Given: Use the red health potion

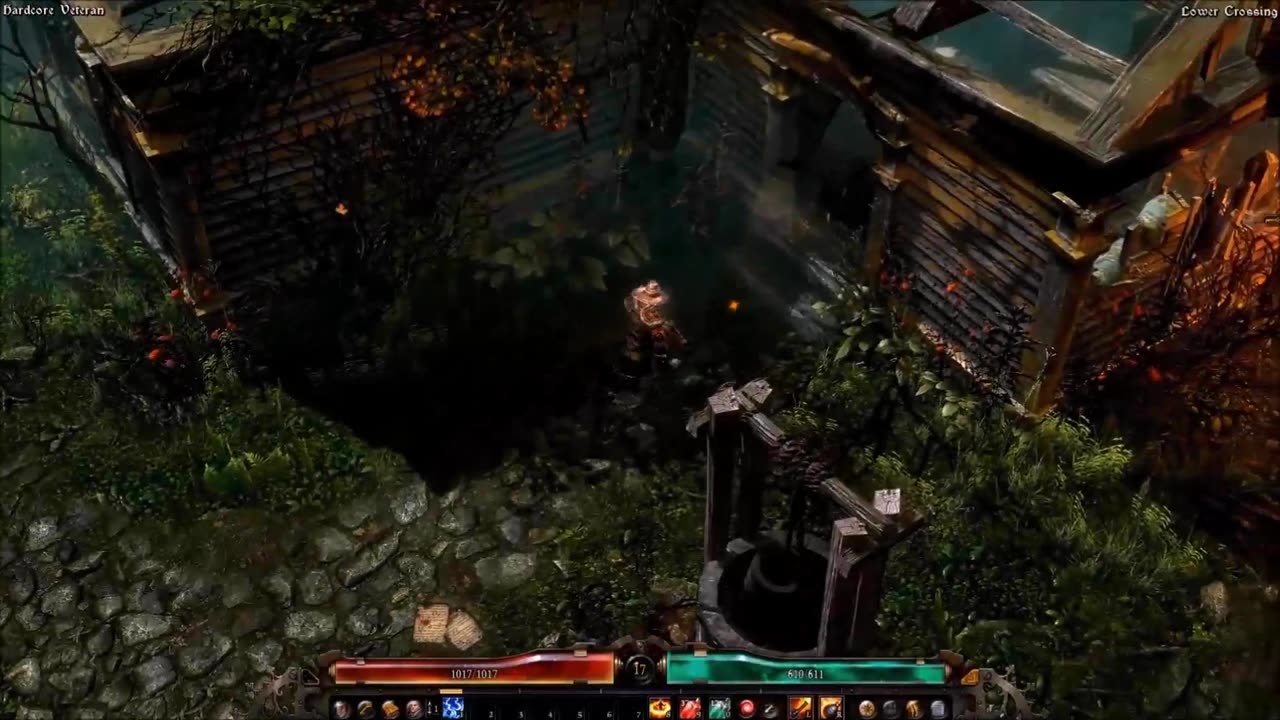Looking at the screenshot, I should pos(690,708).
